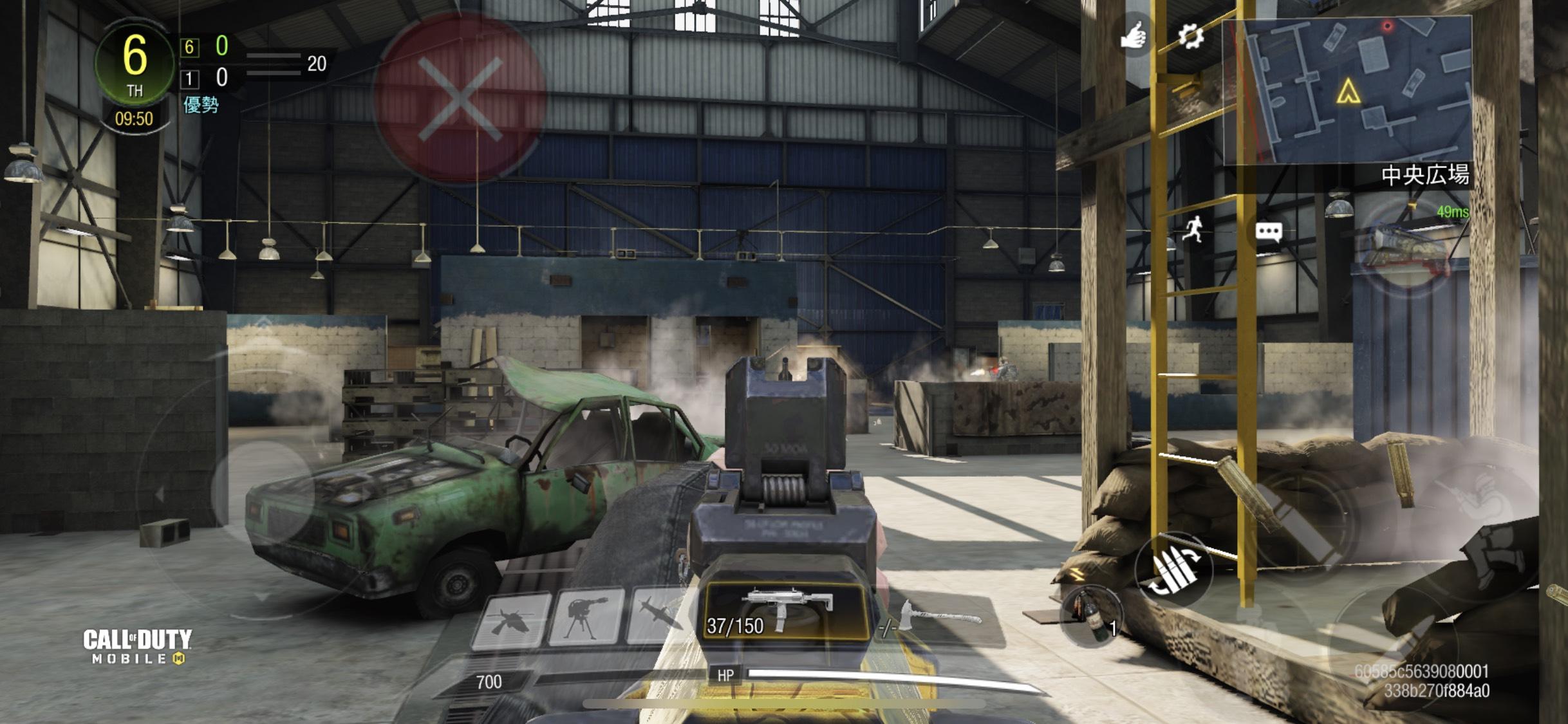The image size is (1568, 724).
Task: Select the primary SMG weapon slot
Action: [787, 613]
